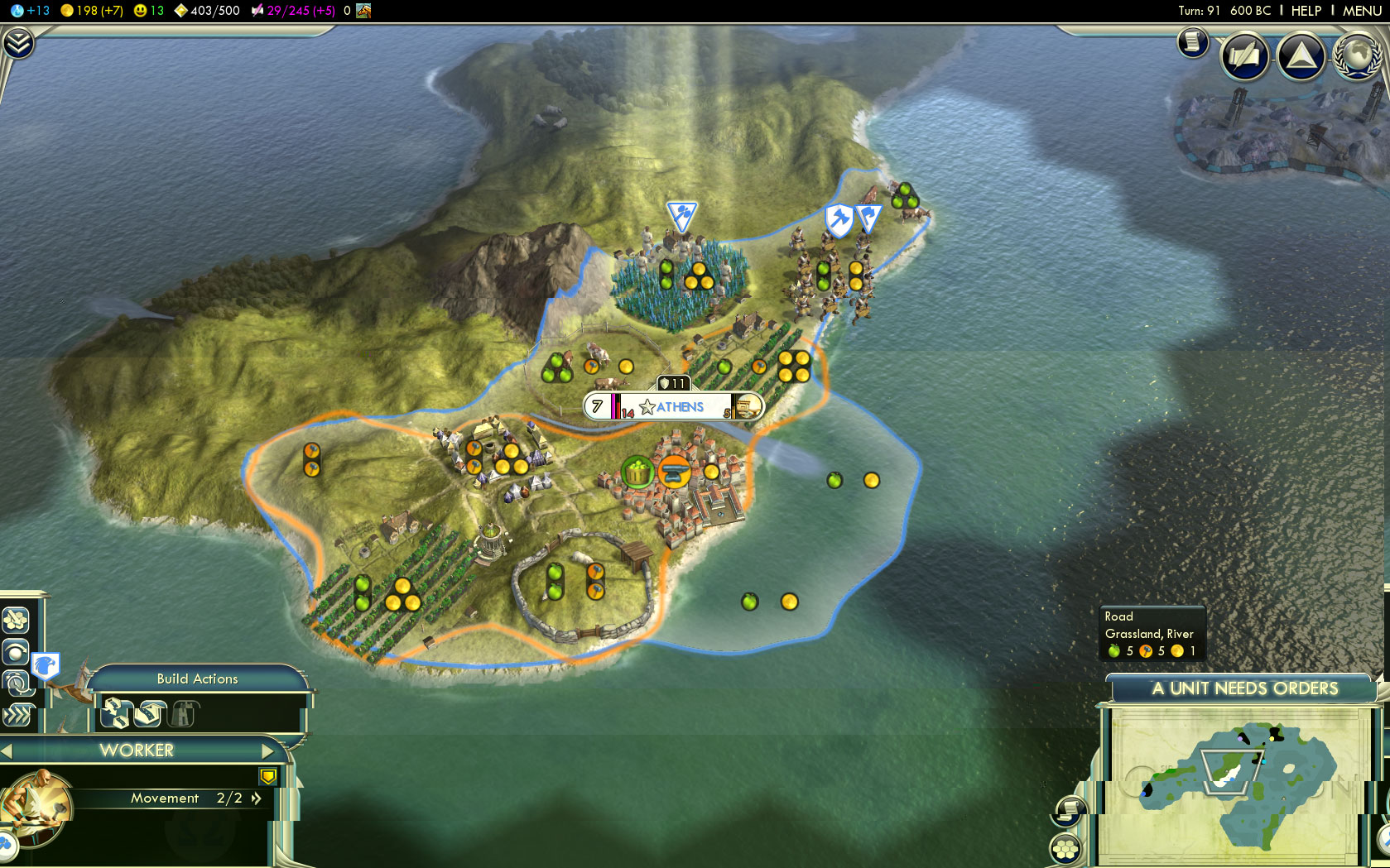Open the diplomacy globe button

pos(1357,55)
